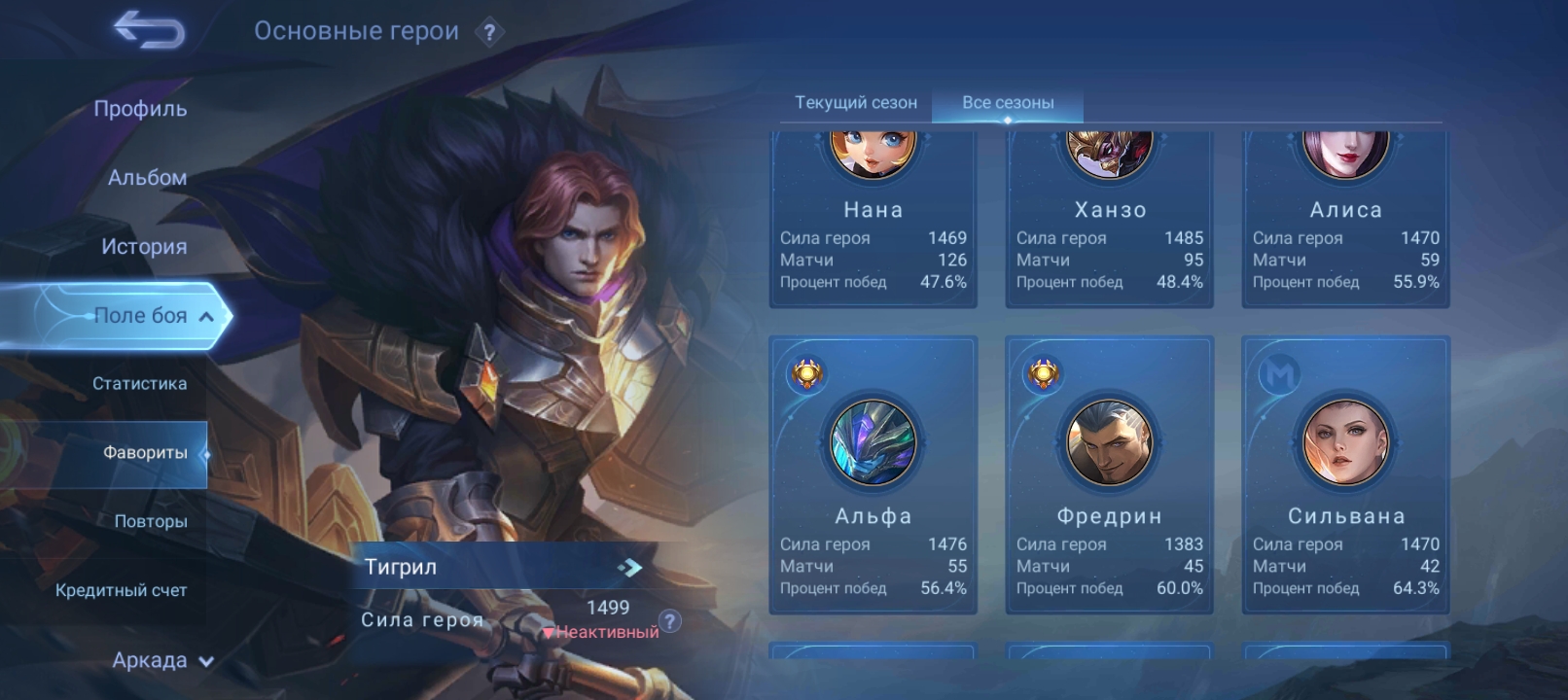
Task: Open the Кредитный счет entry
Action: [121, 590]
